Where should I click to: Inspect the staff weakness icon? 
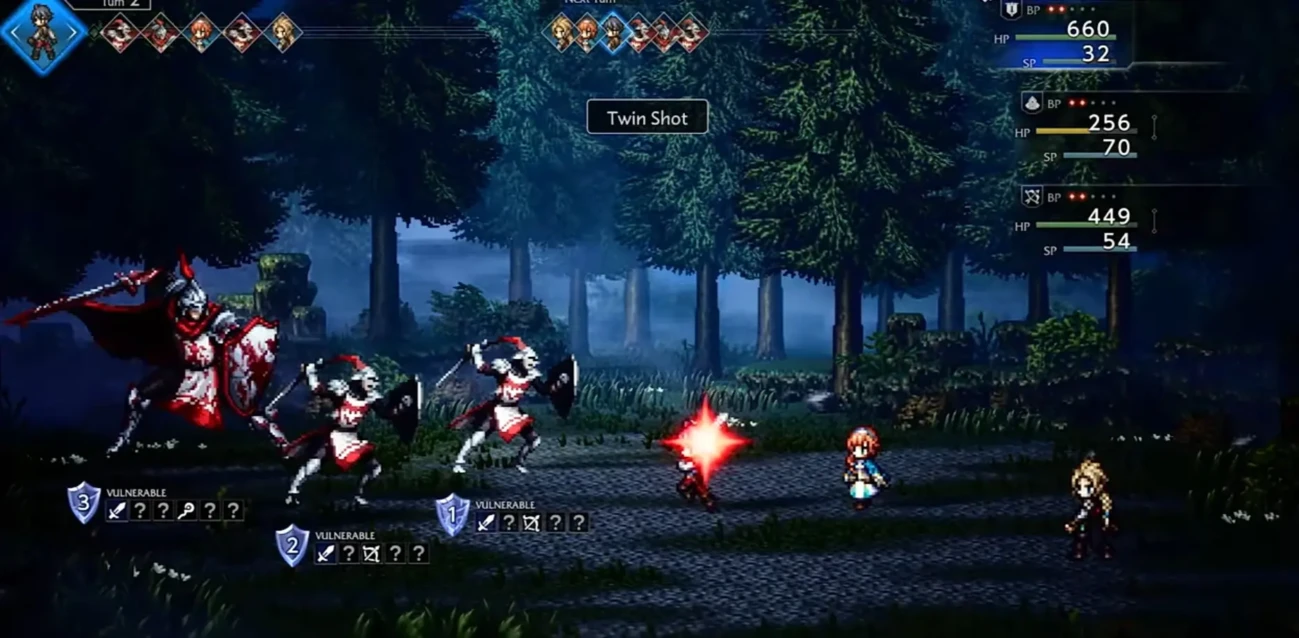pyautogui.click(x=186, y=511)
